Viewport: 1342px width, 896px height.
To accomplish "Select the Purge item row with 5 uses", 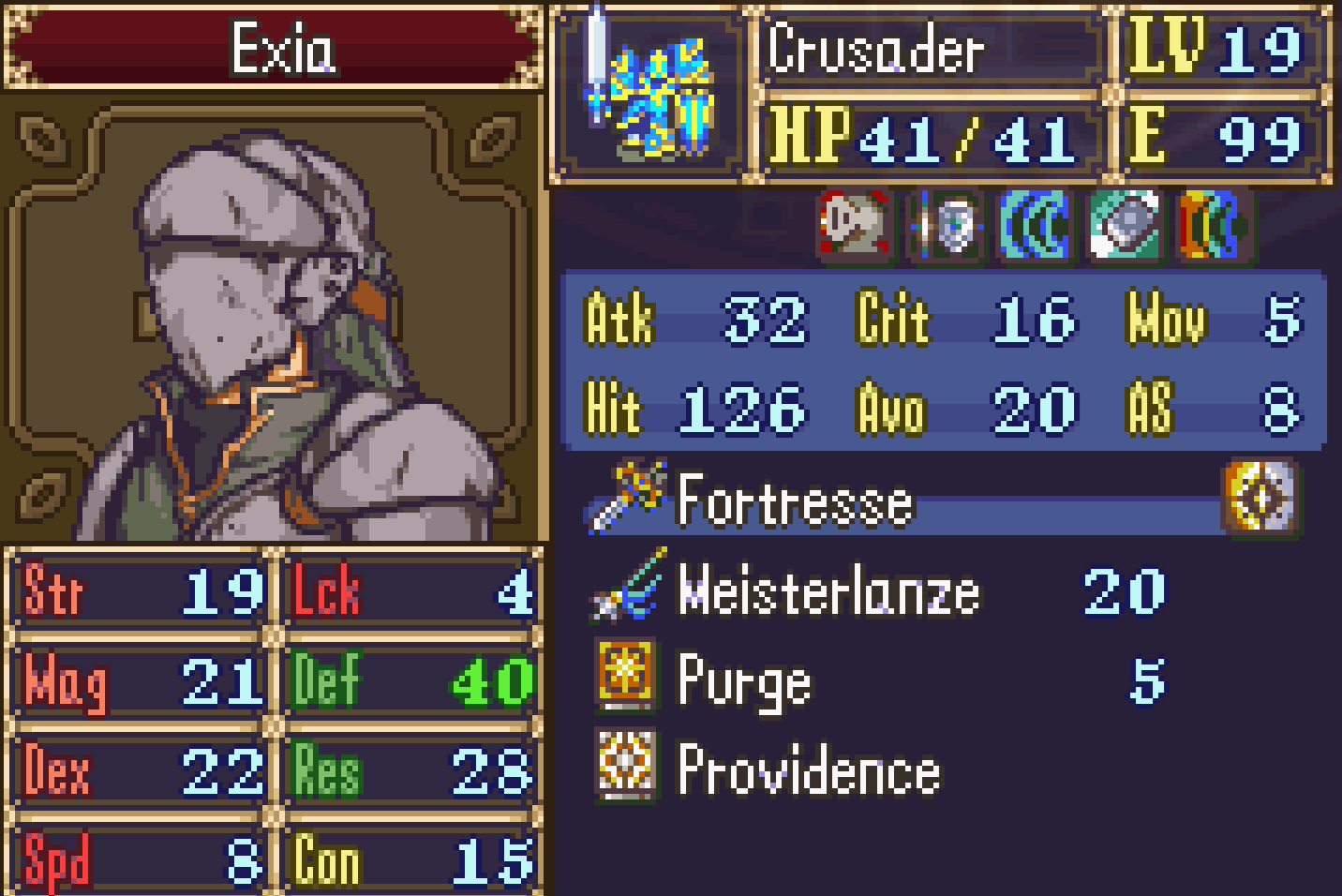I will pyautogui.click(x=843, y=679).
